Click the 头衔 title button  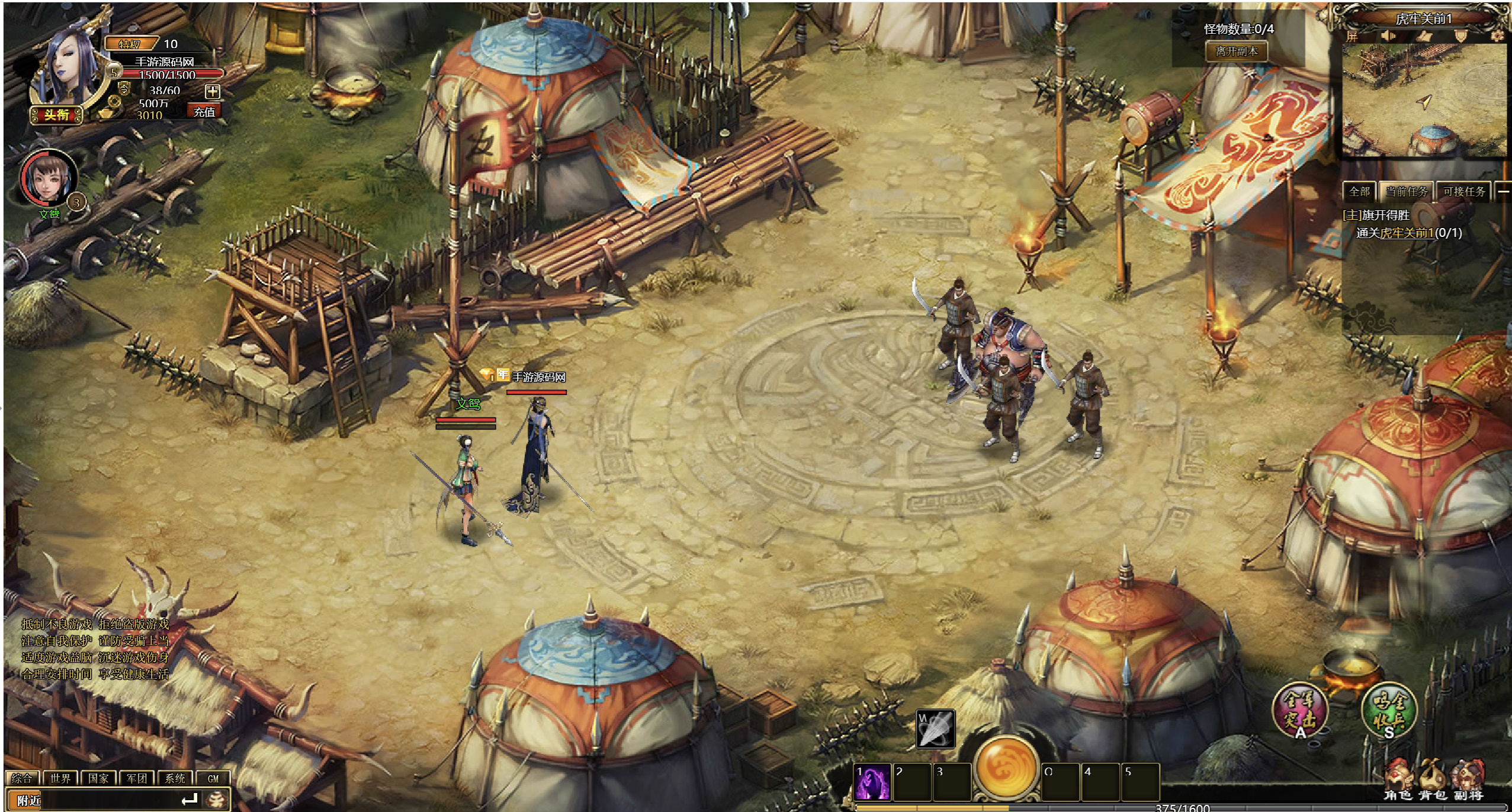click(x=56, y=115)
